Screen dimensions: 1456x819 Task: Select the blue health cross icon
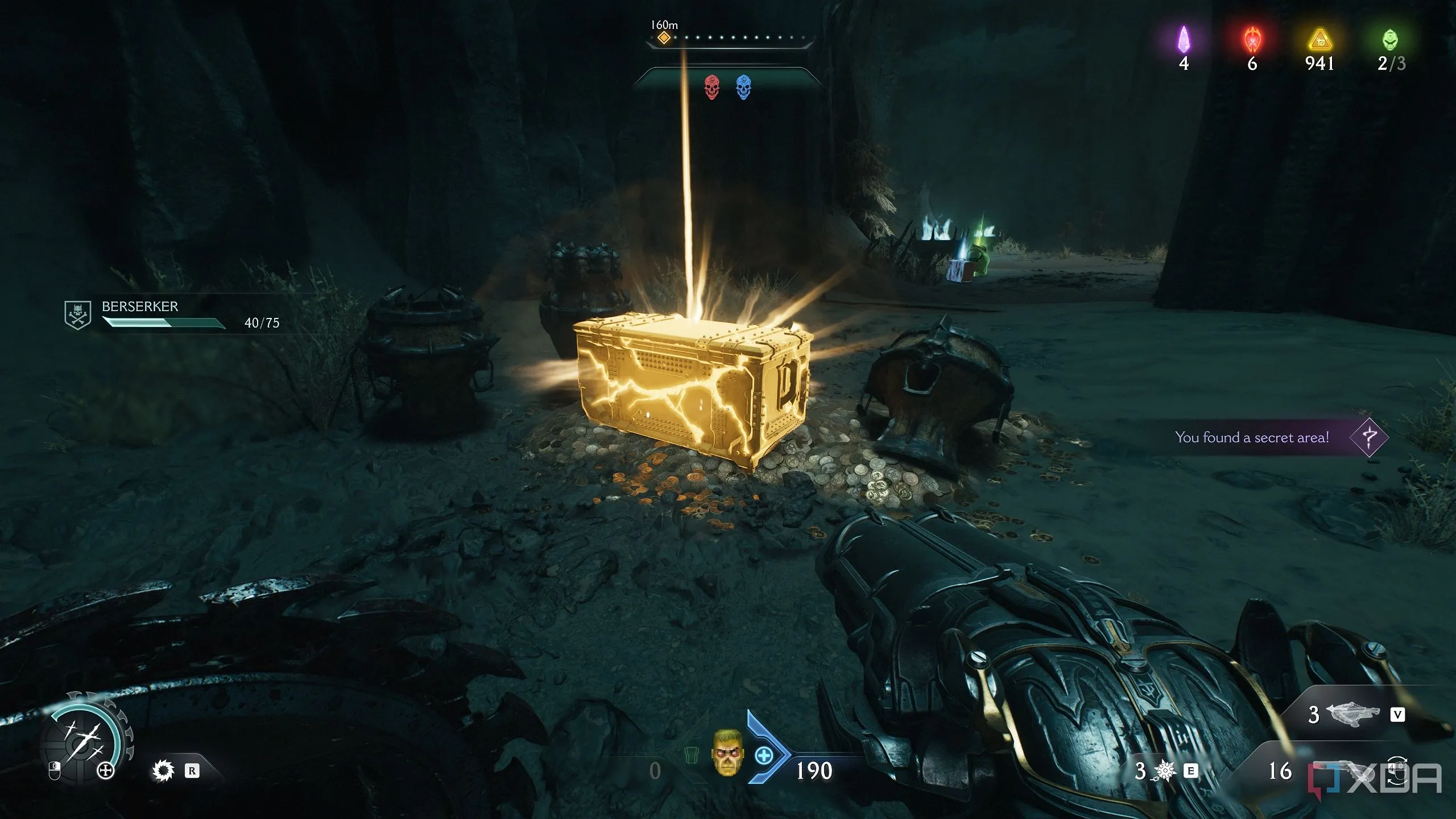tap(764, 756)
